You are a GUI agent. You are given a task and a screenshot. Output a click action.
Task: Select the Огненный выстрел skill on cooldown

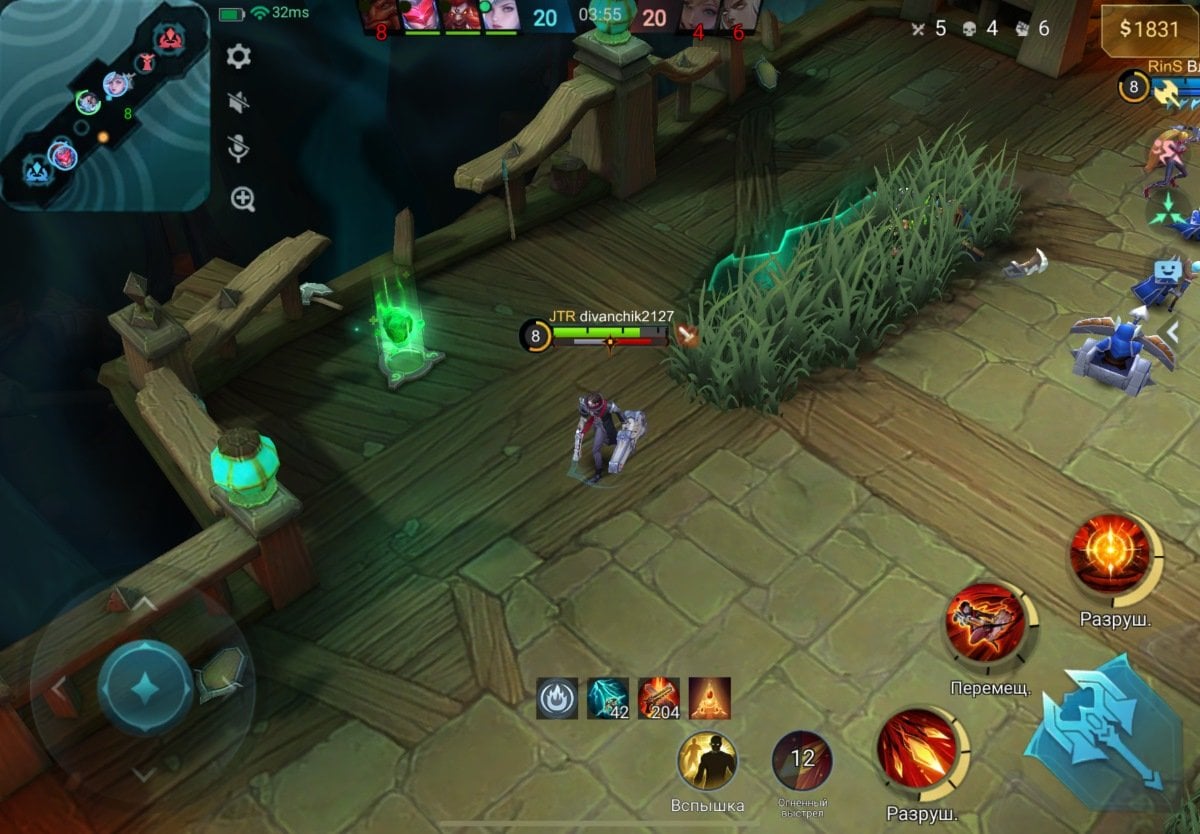pyautogui.click(x=802, y=761)
